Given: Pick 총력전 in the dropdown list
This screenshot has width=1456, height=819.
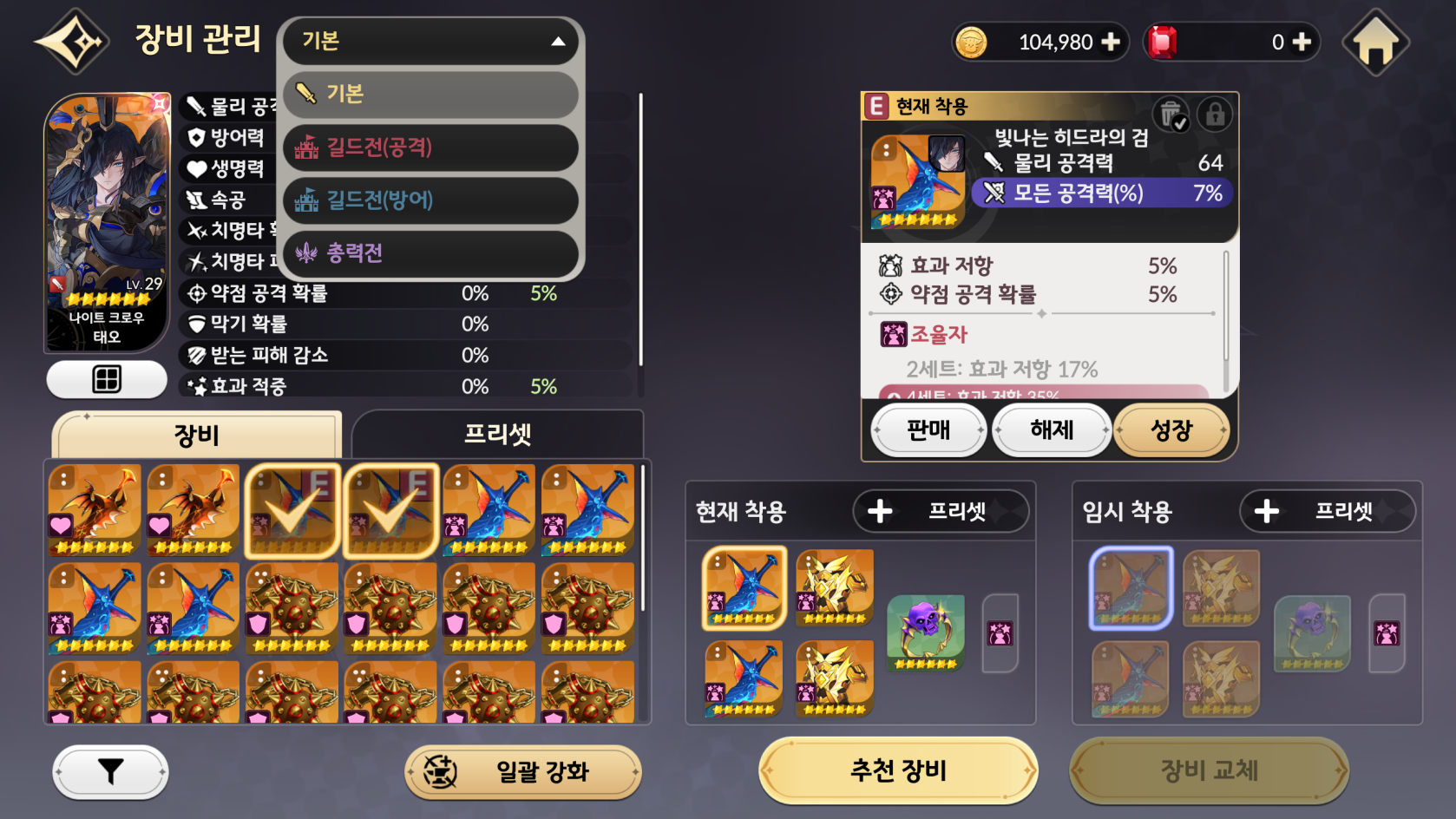Looking at the screenshot, I should (431, 253).
